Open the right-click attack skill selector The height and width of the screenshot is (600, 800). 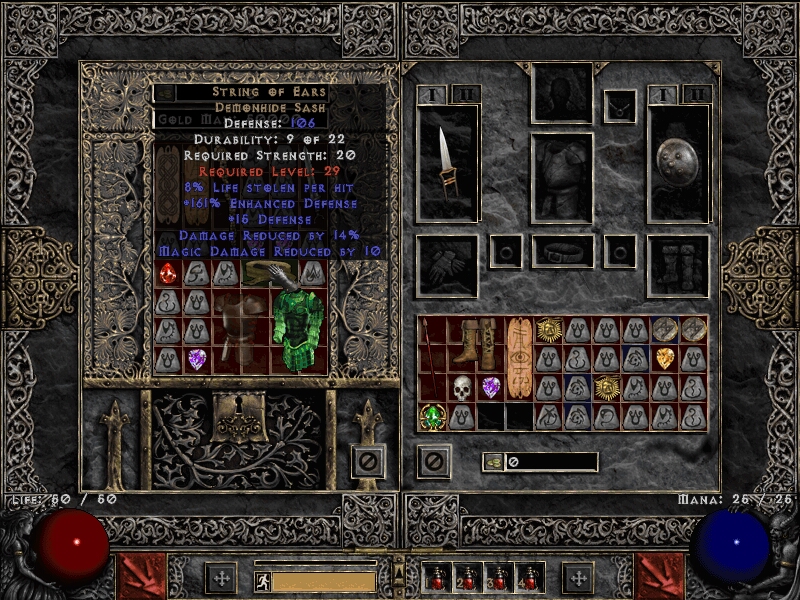pos(660,576)
